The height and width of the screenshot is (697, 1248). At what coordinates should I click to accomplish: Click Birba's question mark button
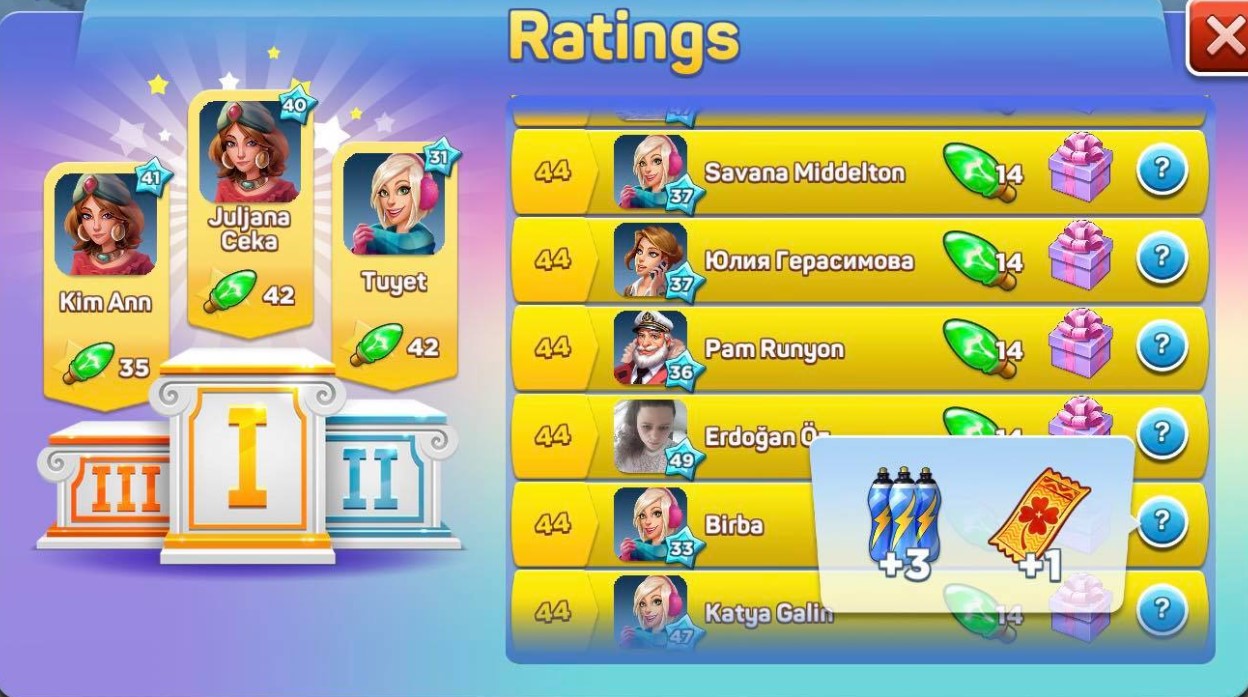coord(1161,522)
